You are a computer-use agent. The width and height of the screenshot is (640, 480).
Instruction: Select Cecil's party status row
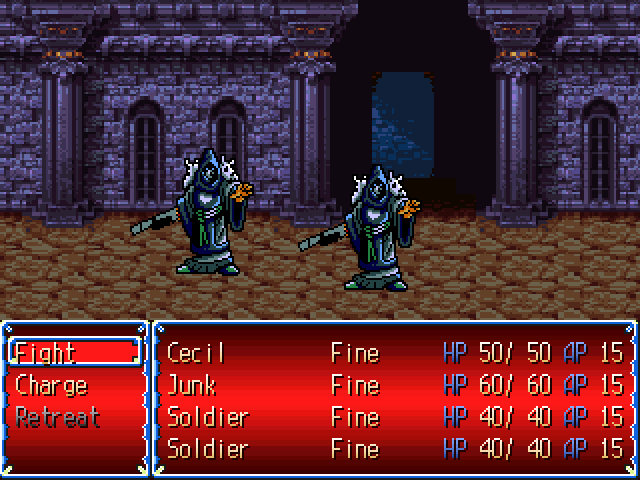pos(394,353)
